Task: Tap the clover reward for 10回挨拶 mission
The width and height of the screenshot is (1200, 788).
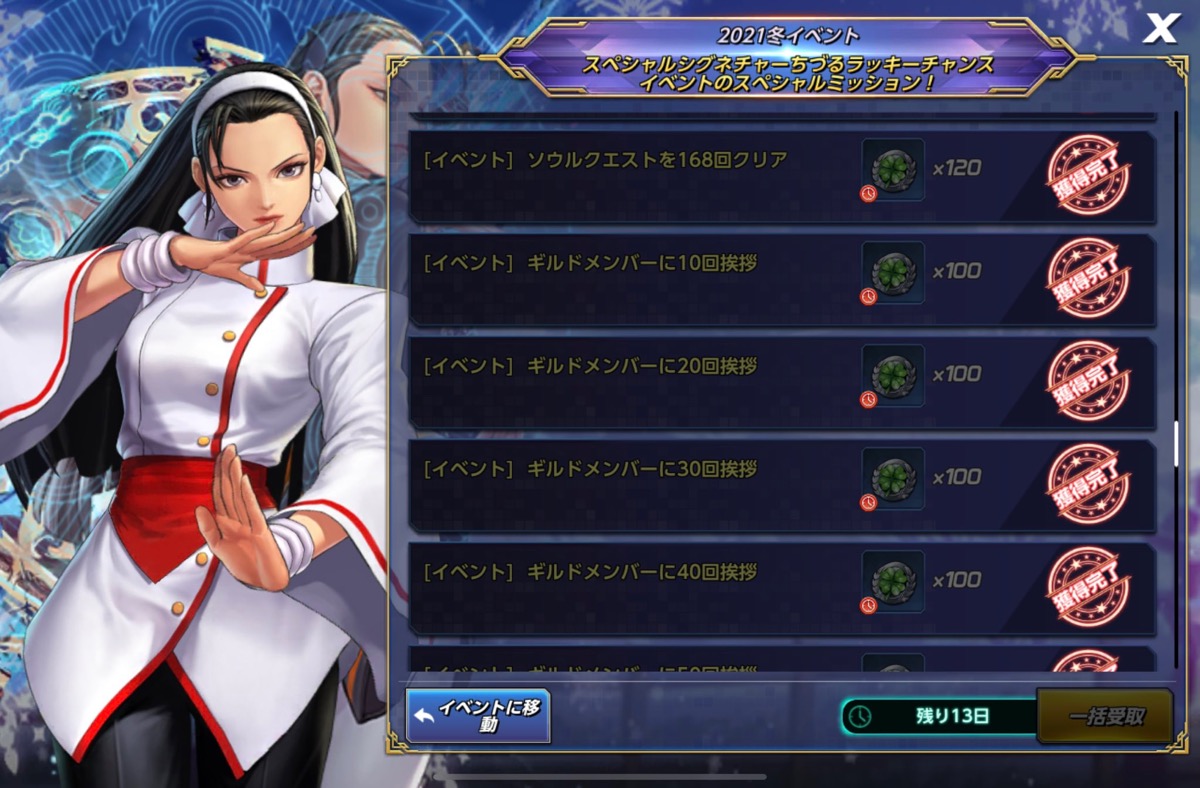Action: click(x=893, y=272)
